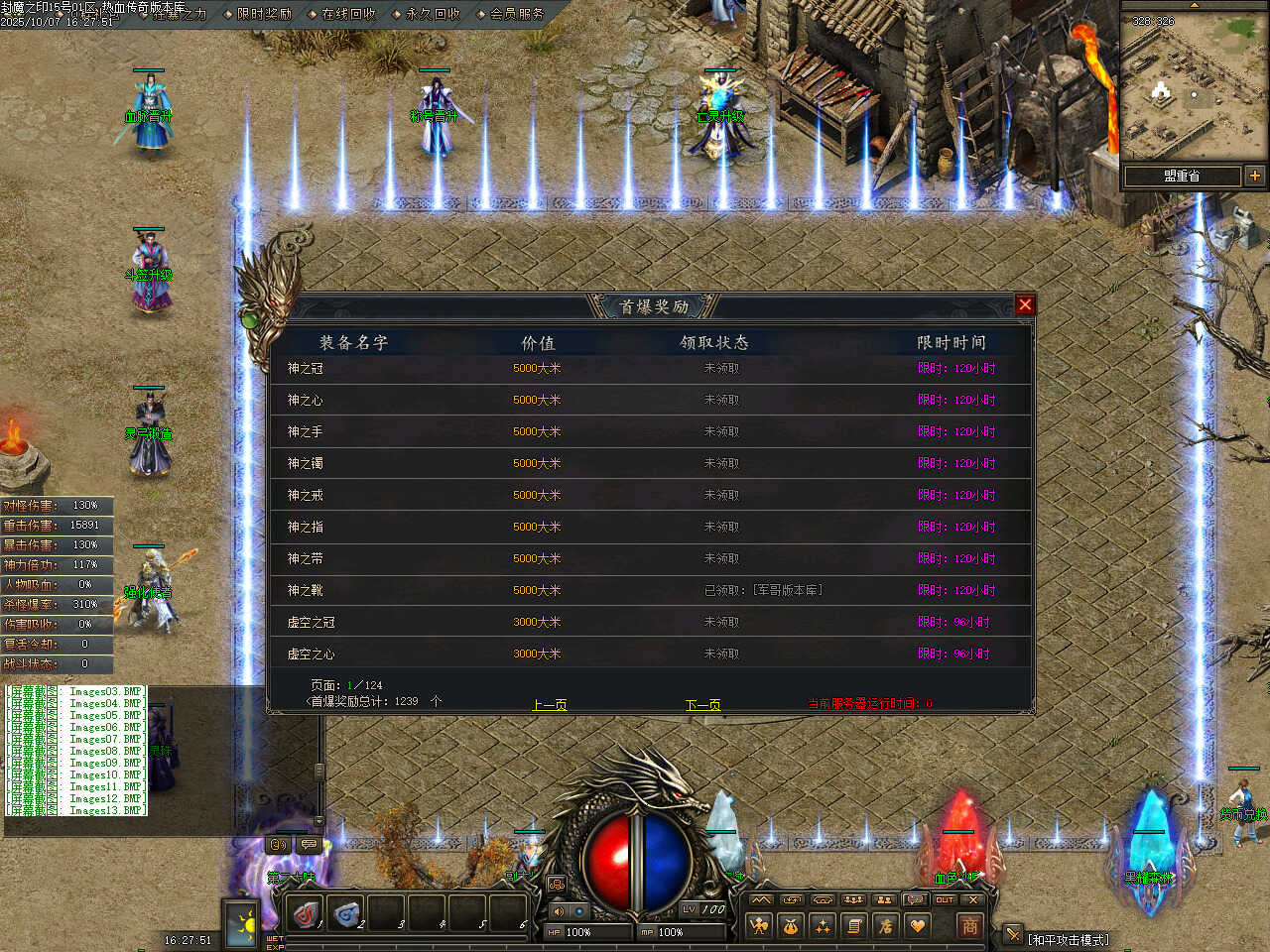Screen dimensions: 1270x952
Task: Open the 限时奖励 top menu
Action: click(264, 14)
